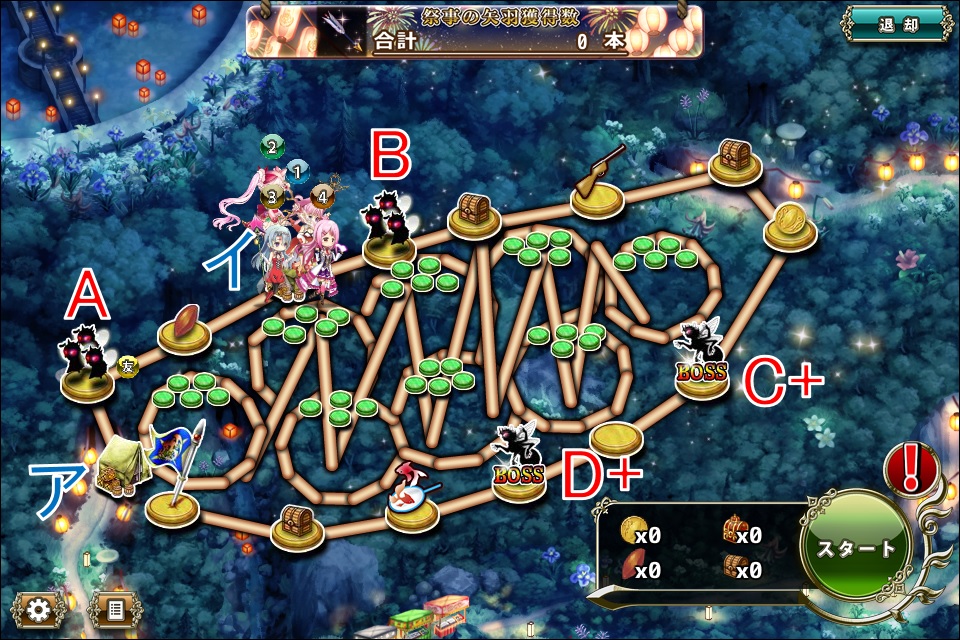Retreat using the 退却 button
Image resolution: width=960 pixels, height=640 pixels.
click(x=894, y=26)
